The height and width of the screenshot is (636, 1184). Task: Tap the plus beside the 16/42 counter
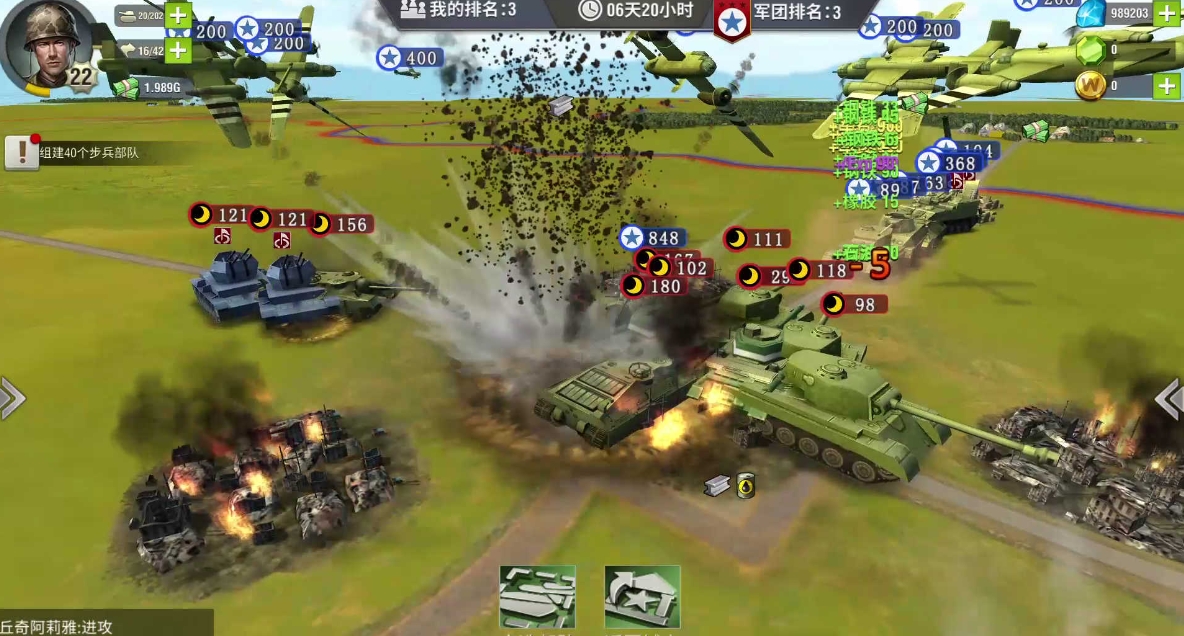tap(178, 49)
